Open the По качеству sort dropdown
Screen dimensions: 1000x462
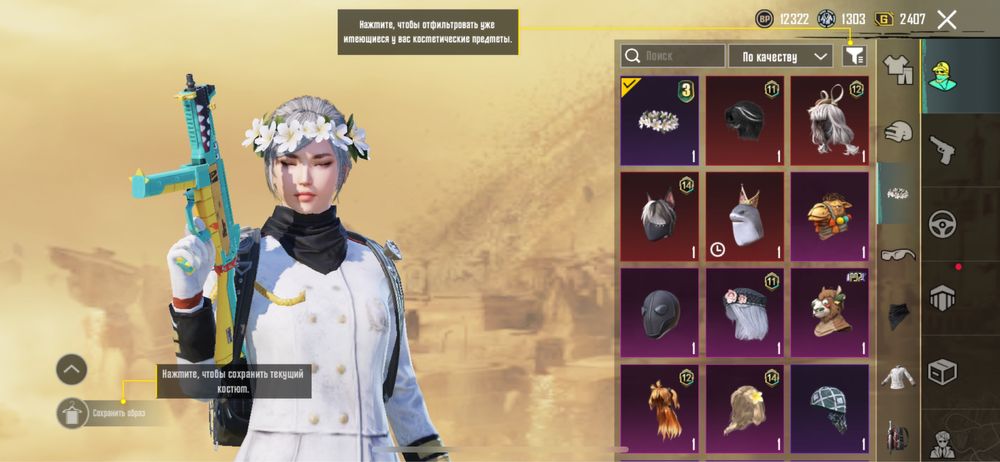[x=780, y=56]
